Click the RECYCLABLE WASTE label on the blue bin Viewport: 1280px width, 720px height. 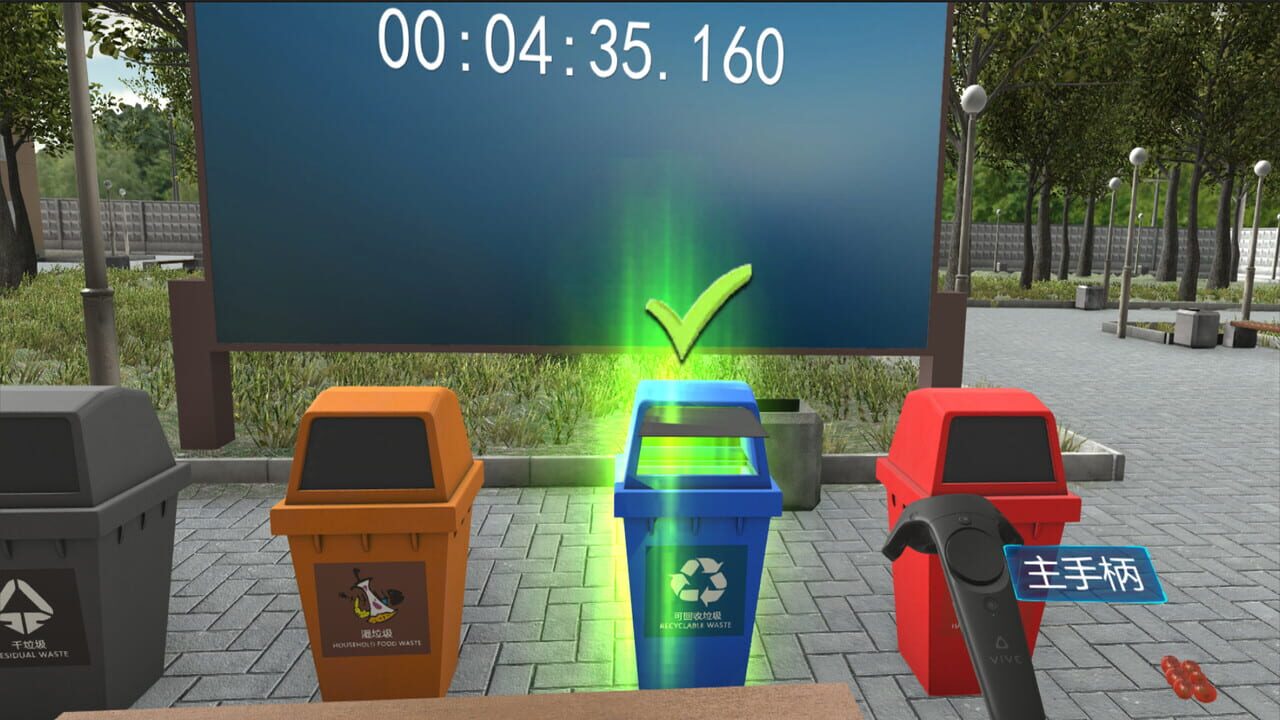click(698, 625)
